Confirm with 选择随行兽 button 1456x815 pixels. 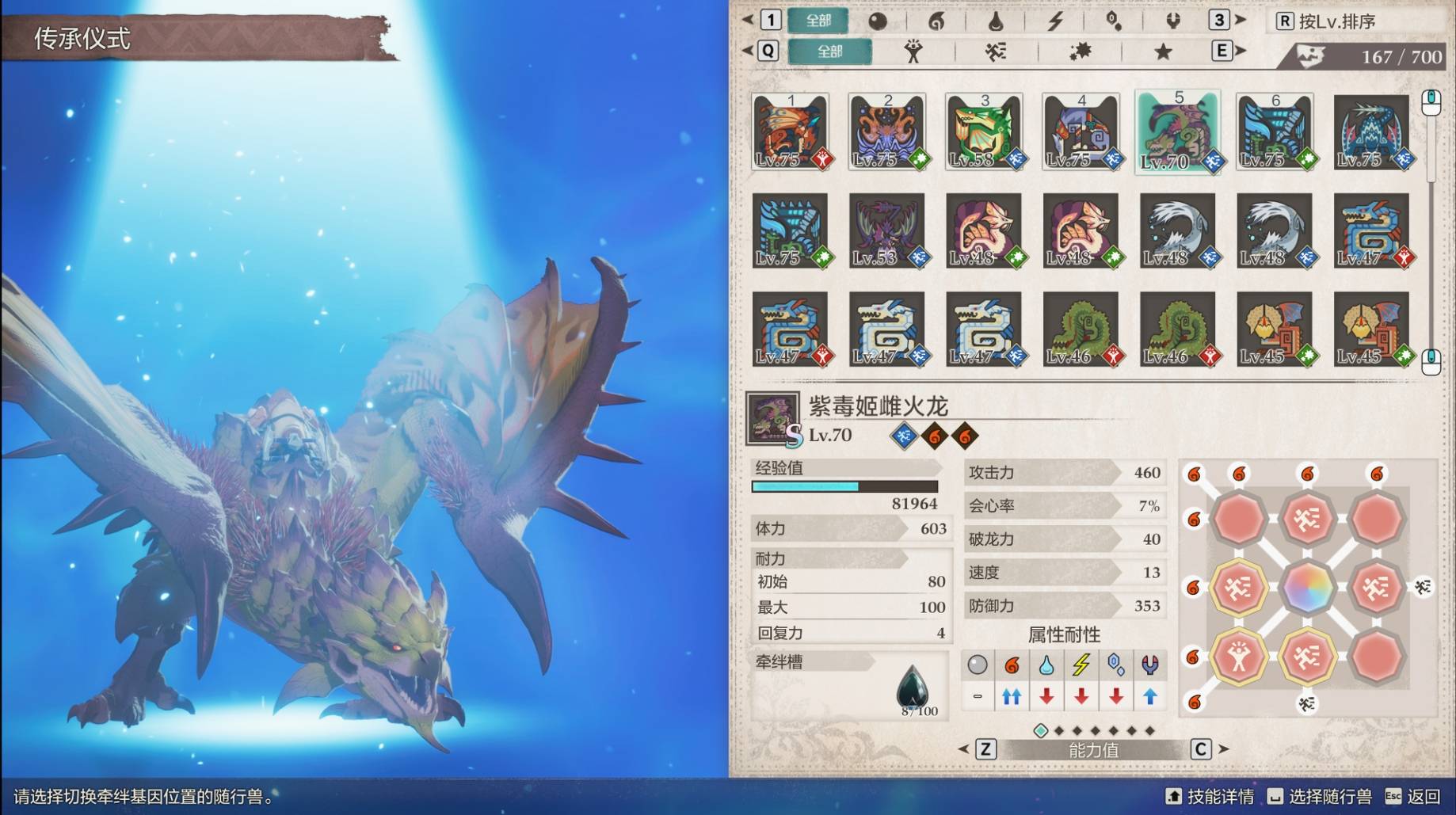tap(1320, 796)
